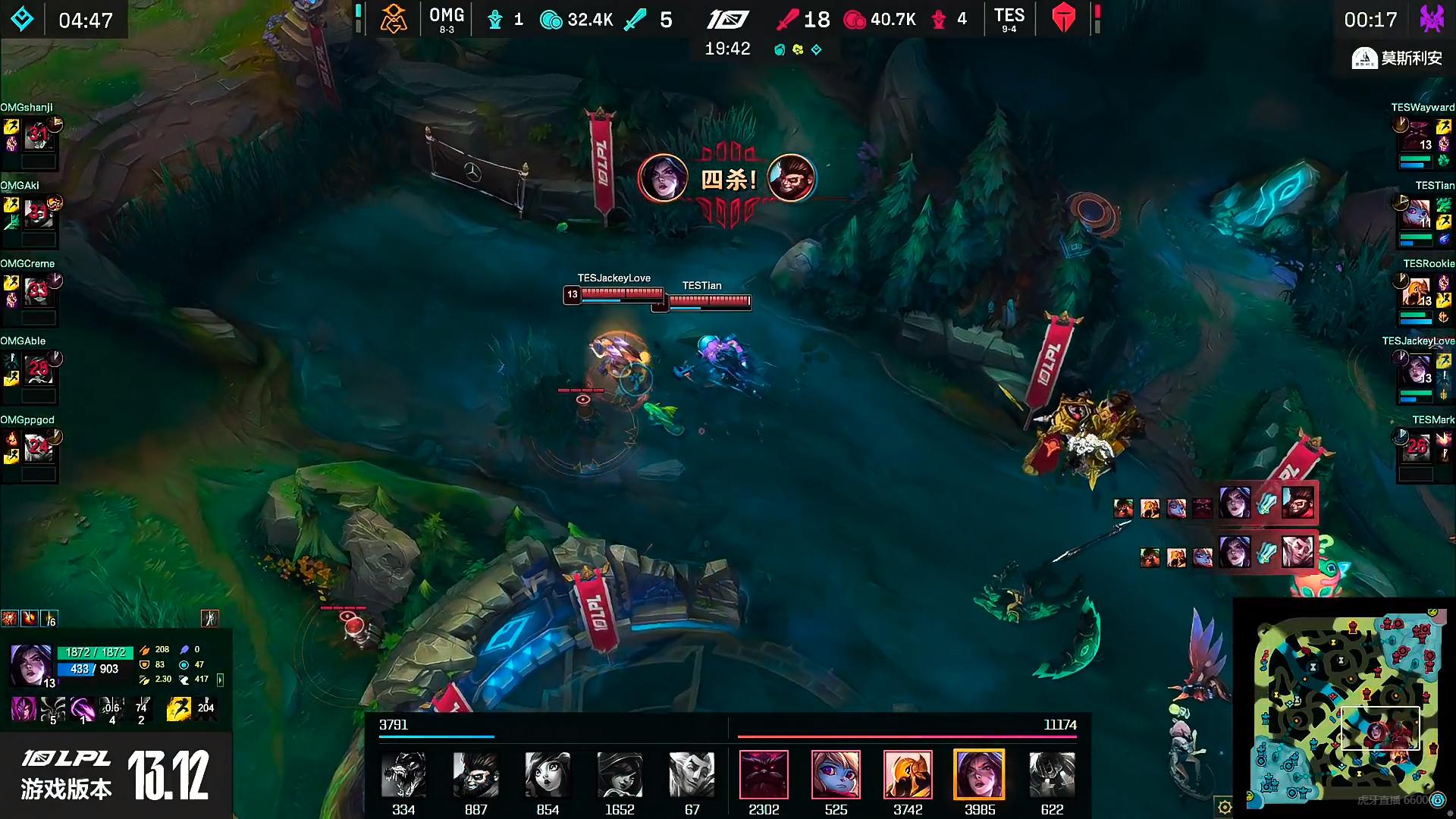Viewport: 1456px width, 819px height.
Task: Choose OMGppgod's player portrait
Action: (x=38, y=447)
